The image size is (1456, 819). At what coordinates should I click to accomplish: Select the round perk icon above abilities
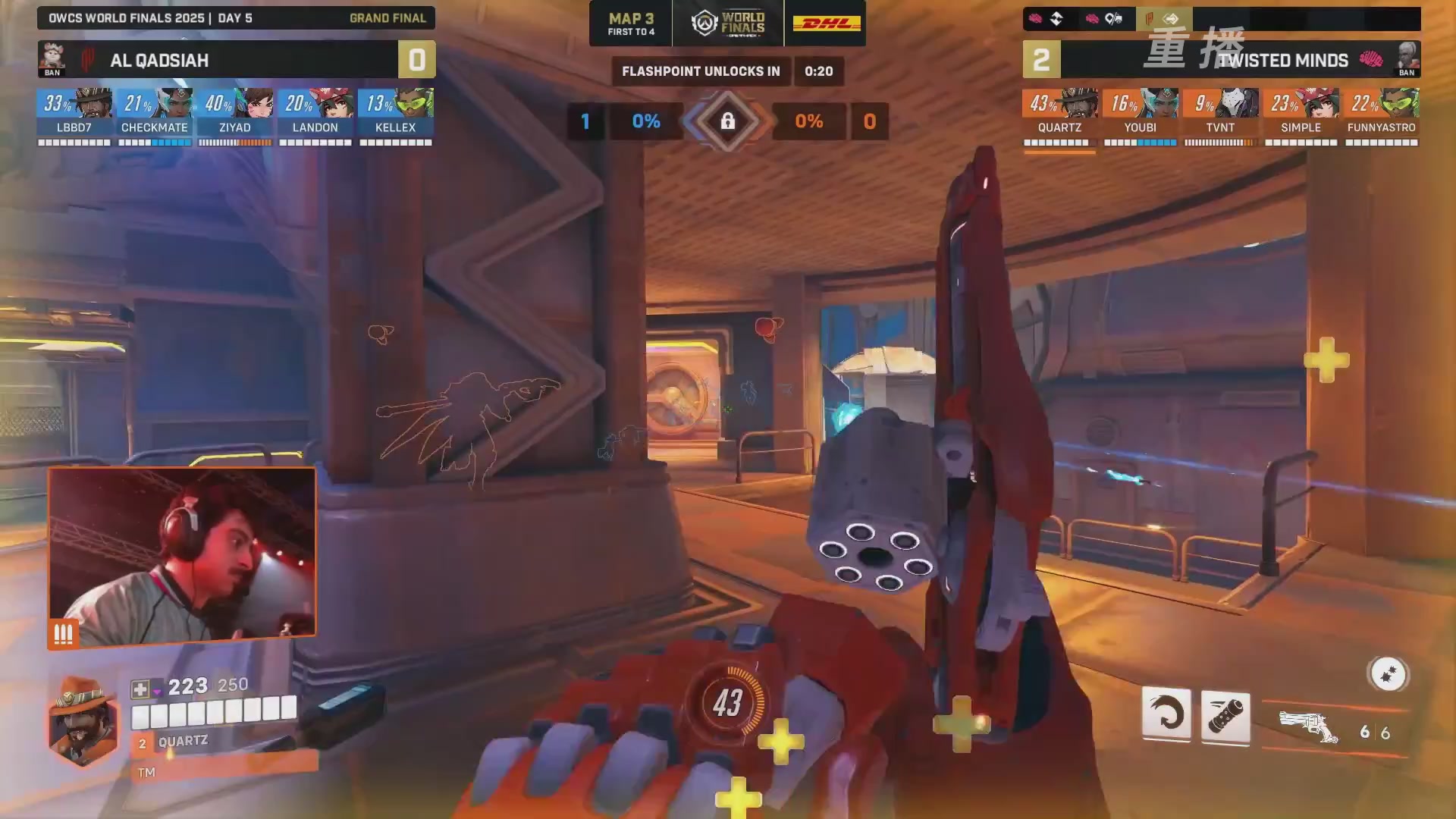(x=1388, y=673)
